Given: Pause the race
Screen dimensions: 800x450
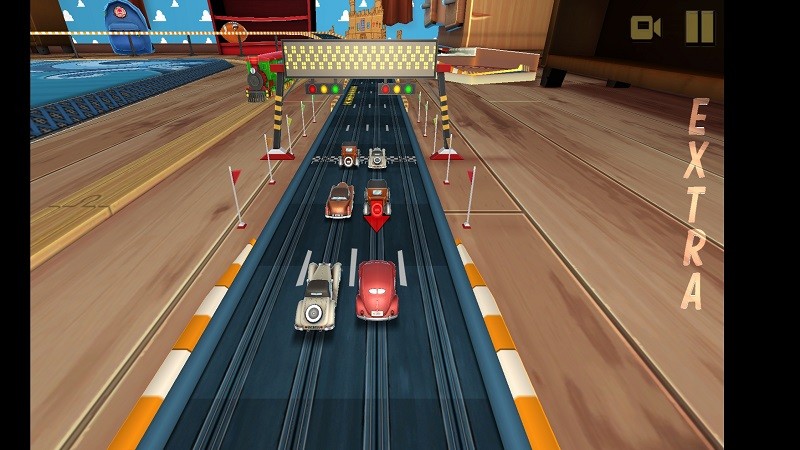Looking at the screenshot, I should click(x=700, y=27).
